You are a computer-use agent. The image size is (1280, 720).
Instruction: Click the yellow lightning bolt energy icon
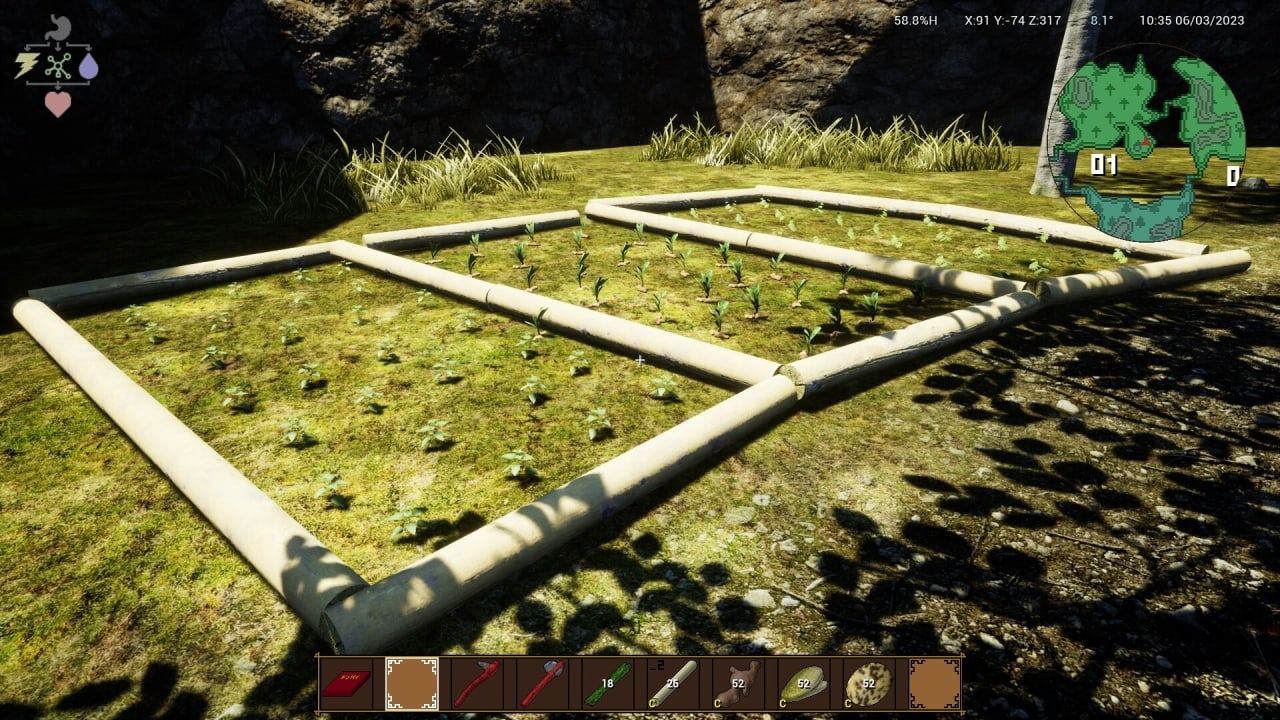[x=26, y=66]
